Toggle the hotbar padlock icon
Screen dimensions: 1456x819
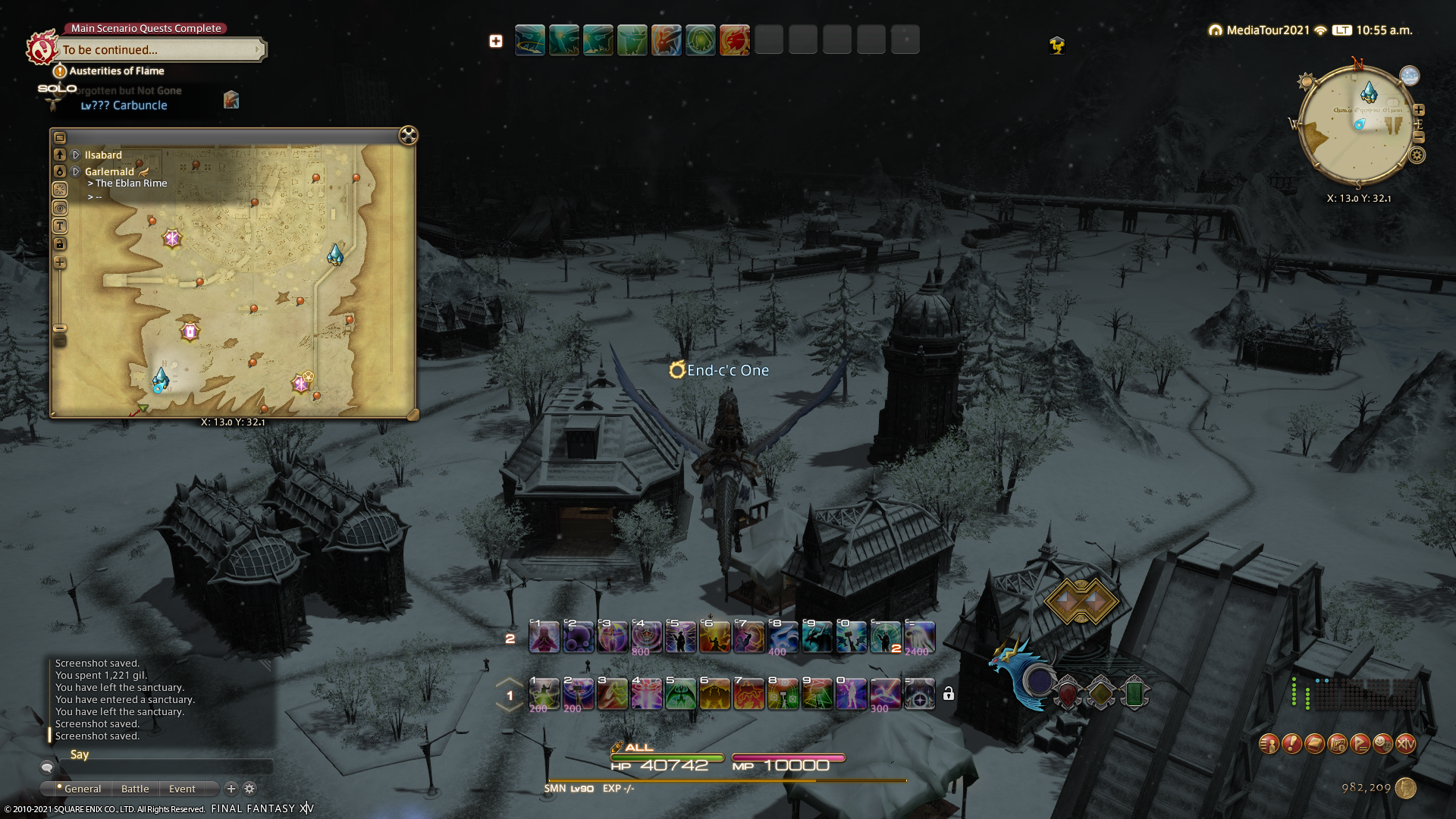tap(949, 694)
